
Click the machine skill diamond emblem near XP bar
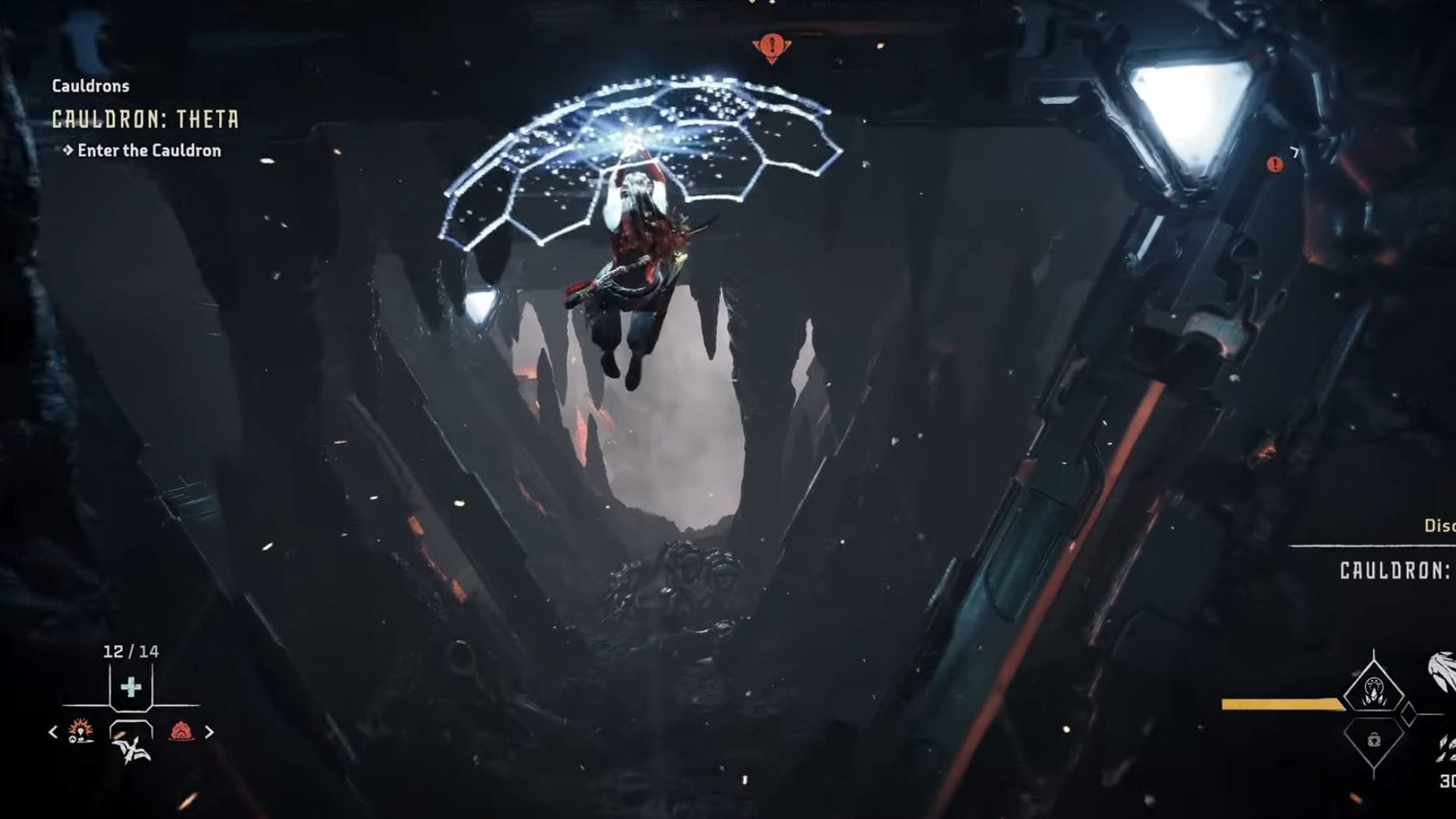(1373, 692)
